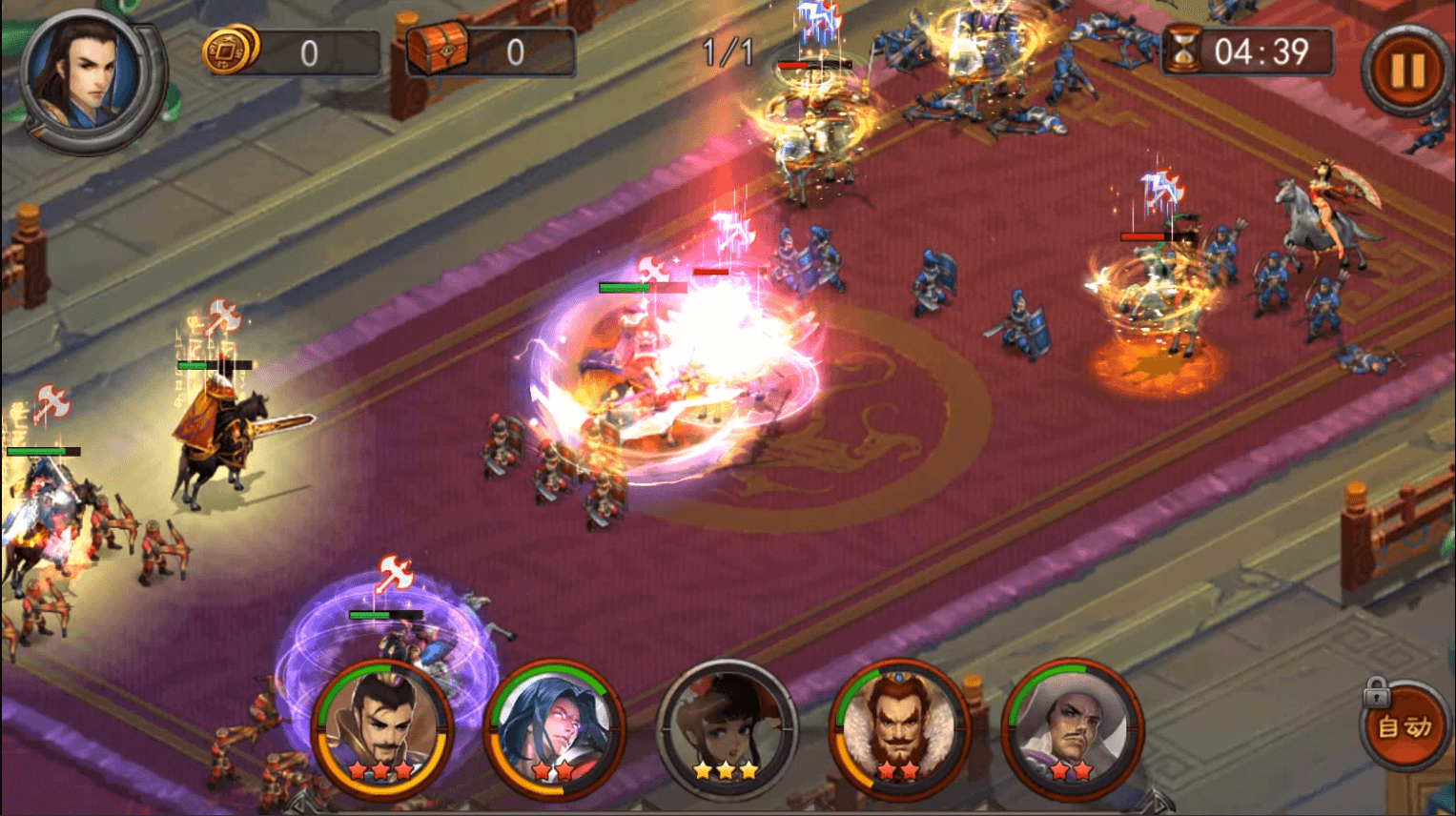Pause the battle with the pause button
1456x816 pixels.
[x=1405, y=71]
